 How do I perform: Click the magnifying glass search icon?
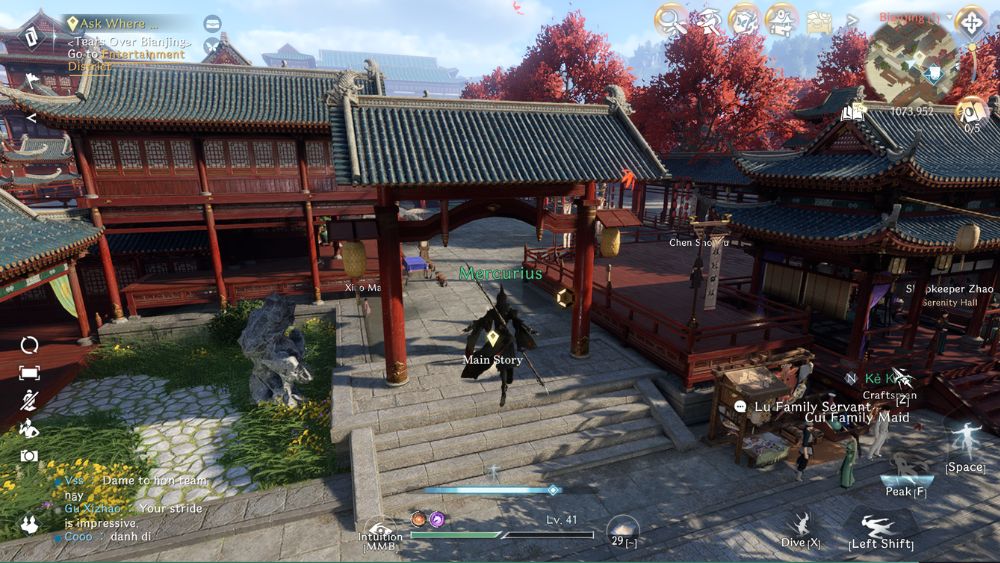click(x=671, y=19)
